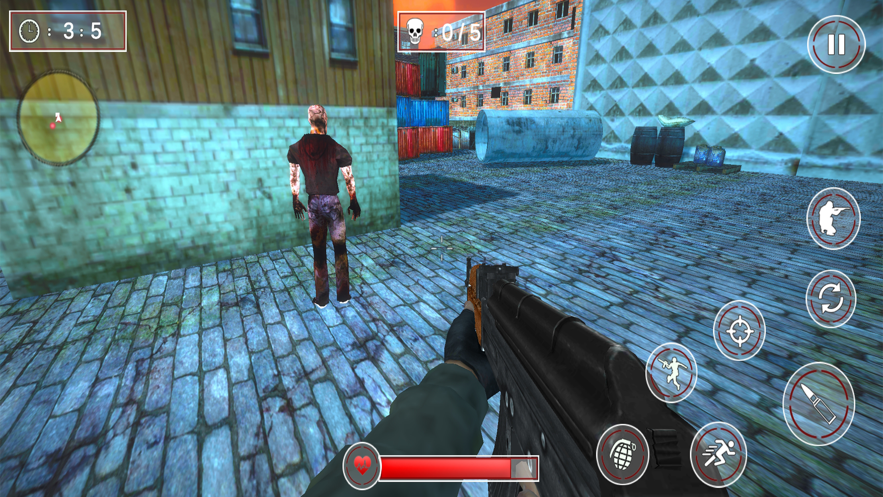Fire the weapon with the bullet button
This screenshot has height=497, width=883.
[x=818, y=403]
